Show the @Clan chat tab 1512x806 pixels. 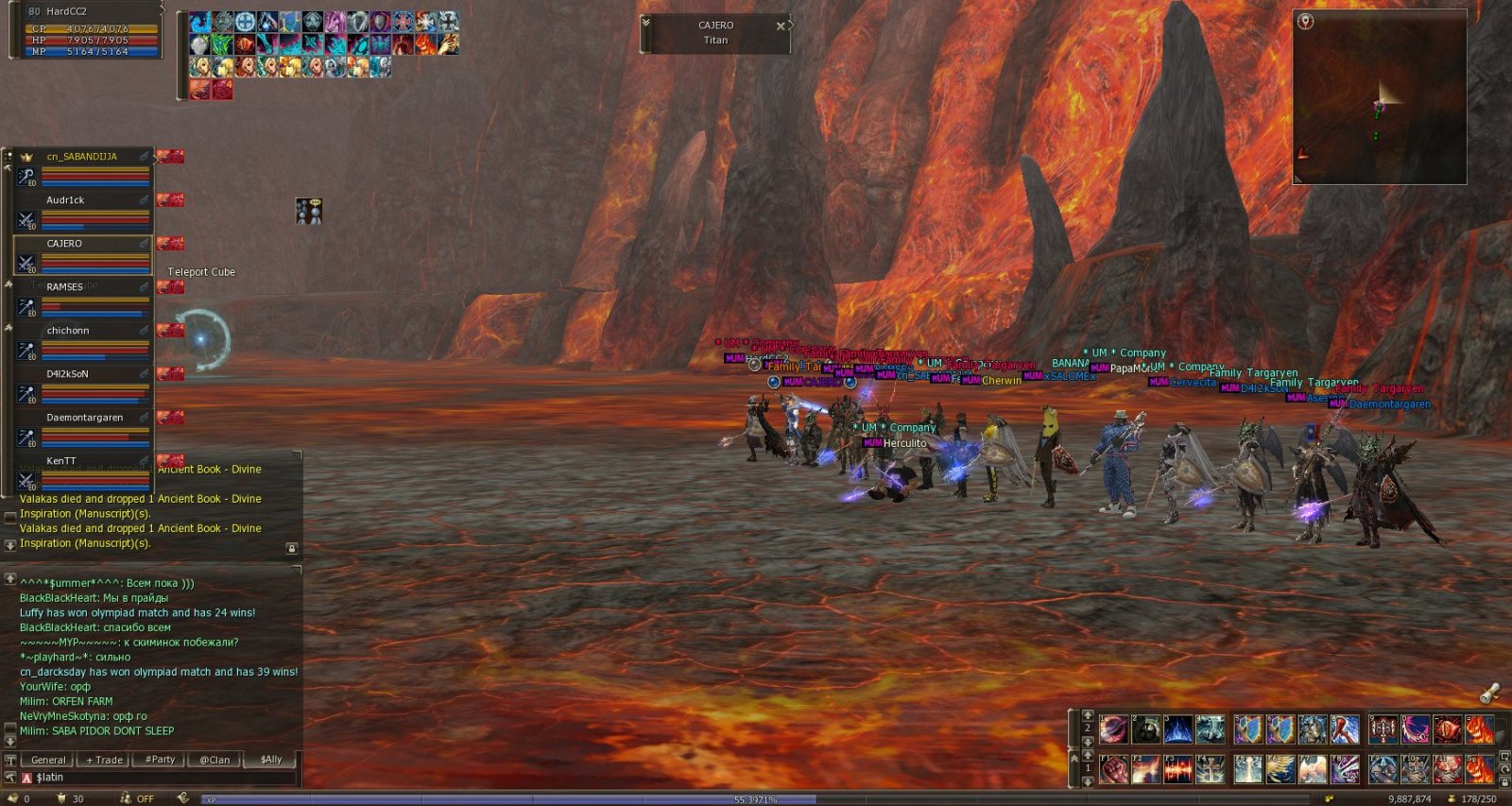point(215,760)
